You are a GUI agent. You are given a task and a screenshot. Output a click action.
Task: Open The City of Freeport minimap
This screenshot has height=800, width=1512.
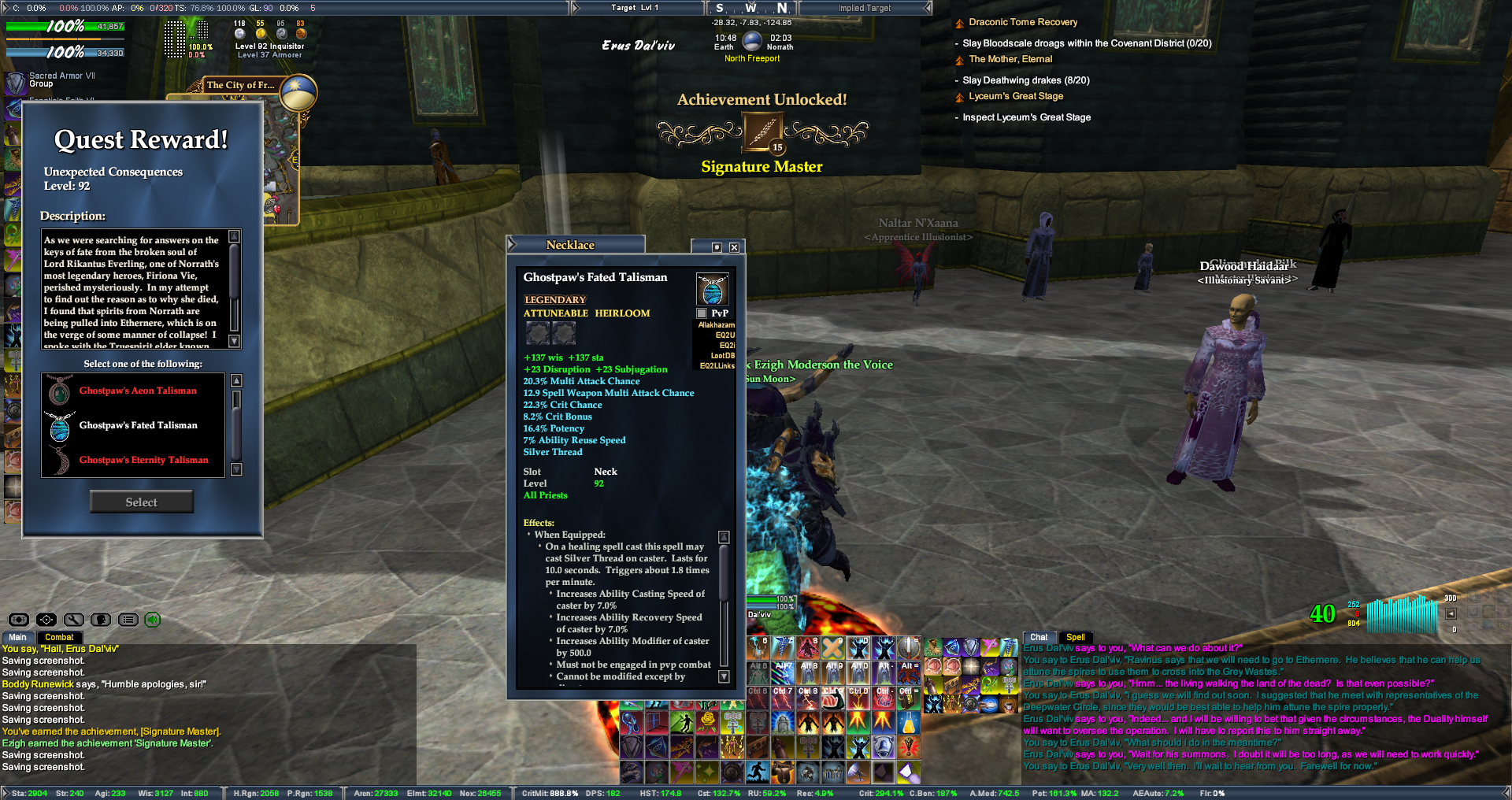(240, 85)
